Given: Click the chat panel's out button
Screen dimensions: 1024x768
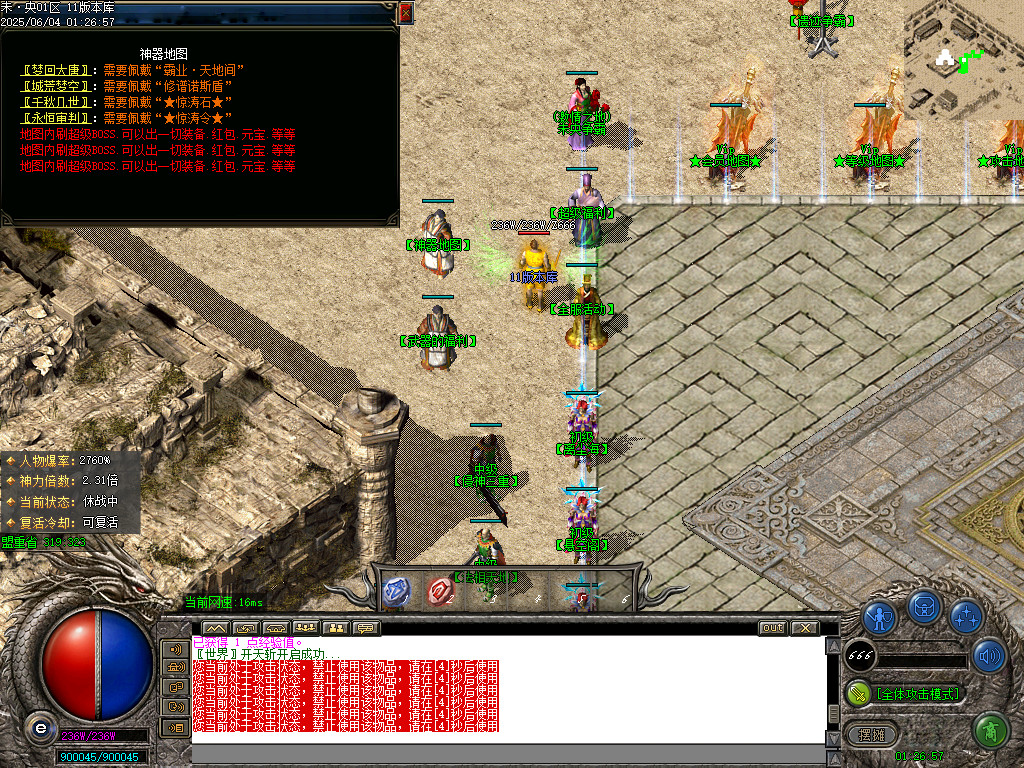Looking at the screenshot, I should 772,628.
